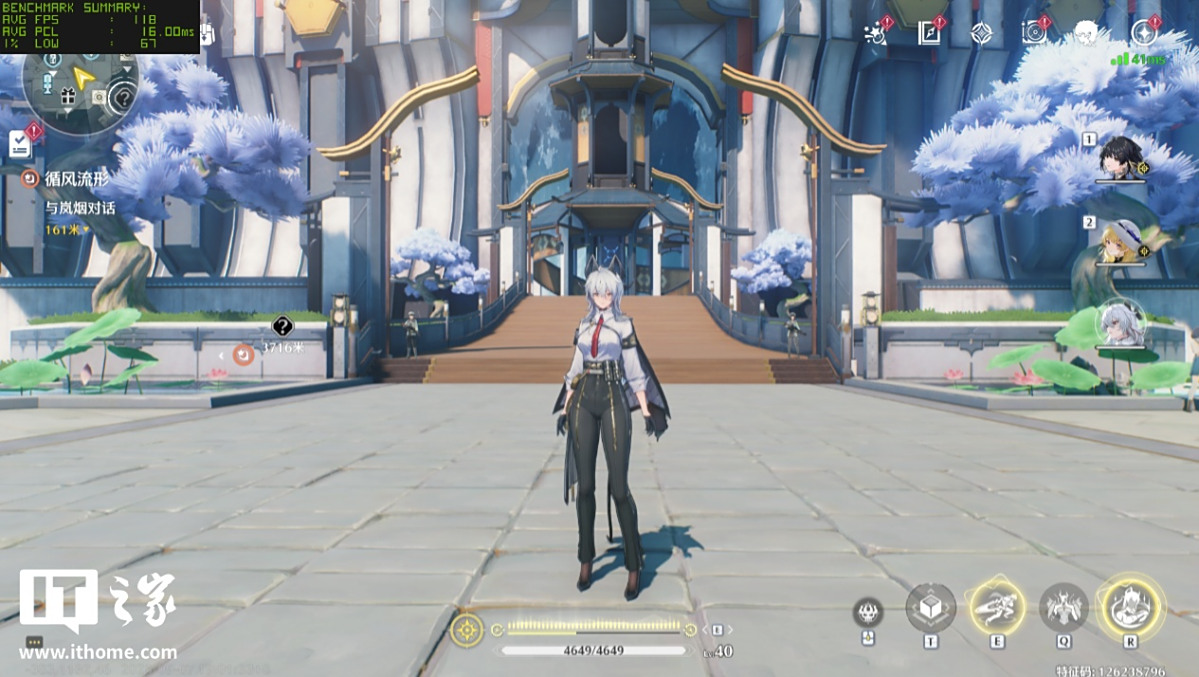Viewport: 1199px width, 677px height.
Task: Open the circled sparkle menu icon
Action: 1144,33
